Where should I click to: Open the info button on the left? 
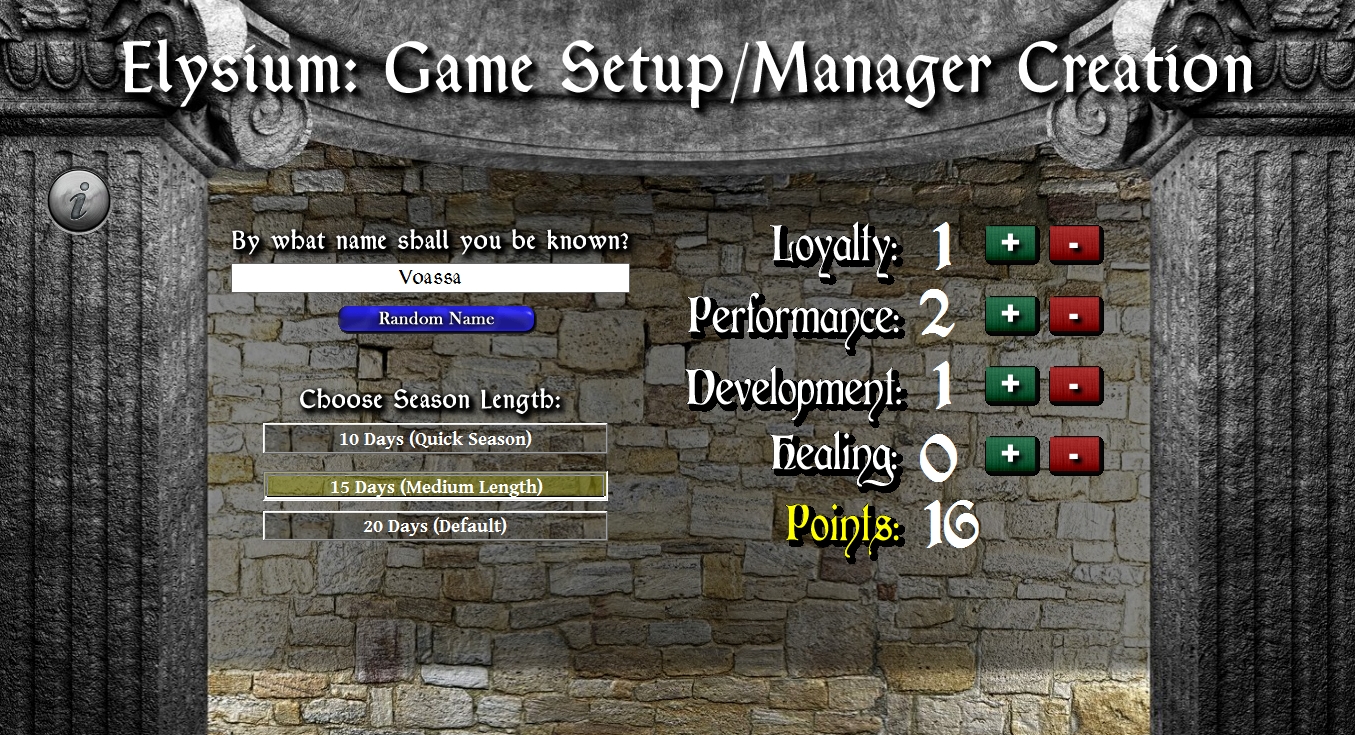tap(78, 200)
